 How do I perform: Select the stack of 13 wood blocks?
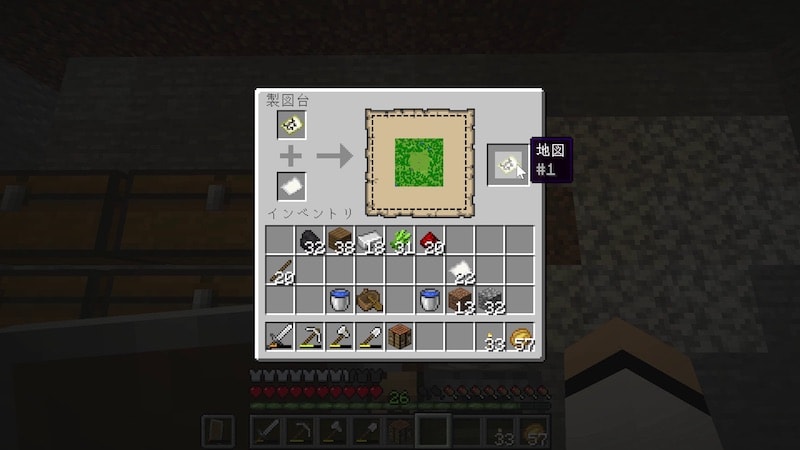pyautogui.click(x=460, y=300)
